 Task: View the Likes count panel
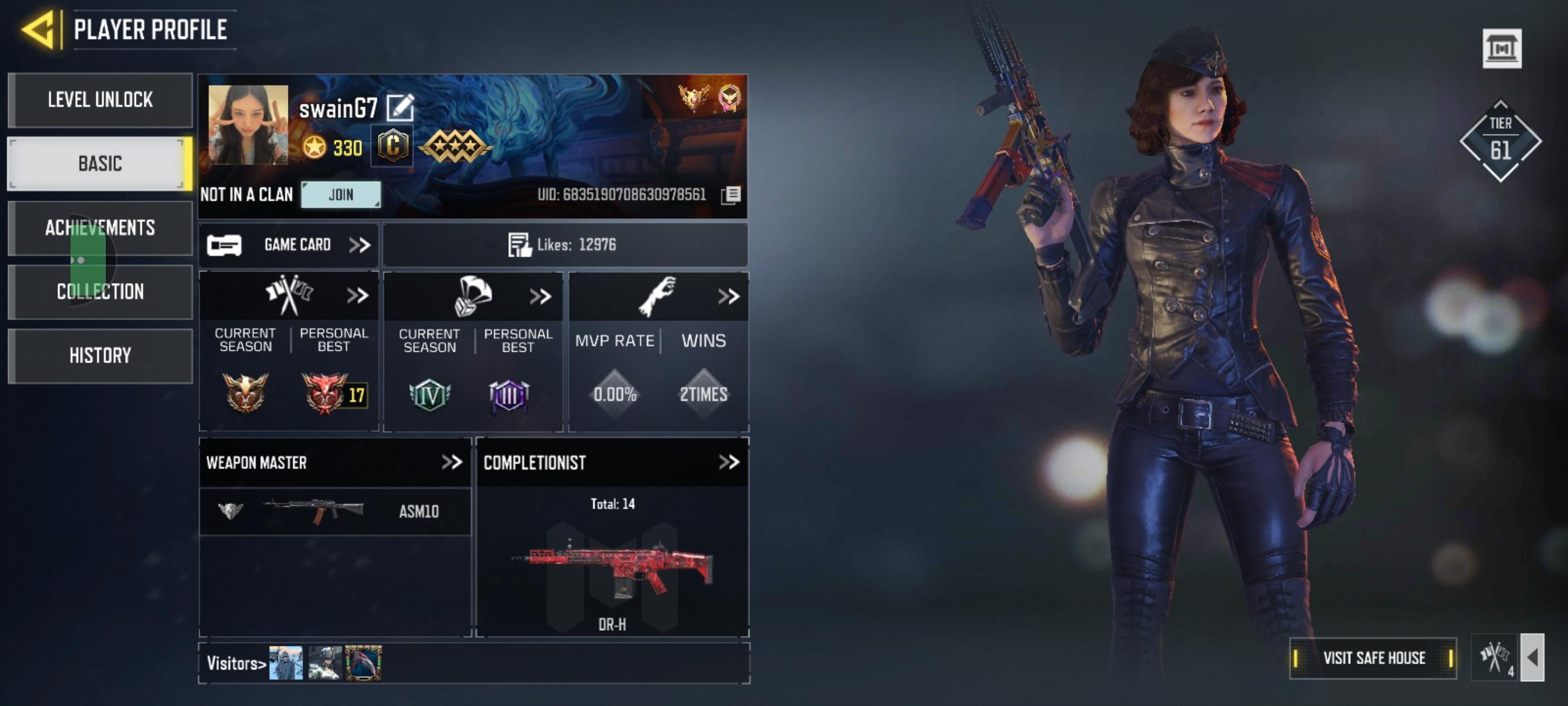click(564, 245)
